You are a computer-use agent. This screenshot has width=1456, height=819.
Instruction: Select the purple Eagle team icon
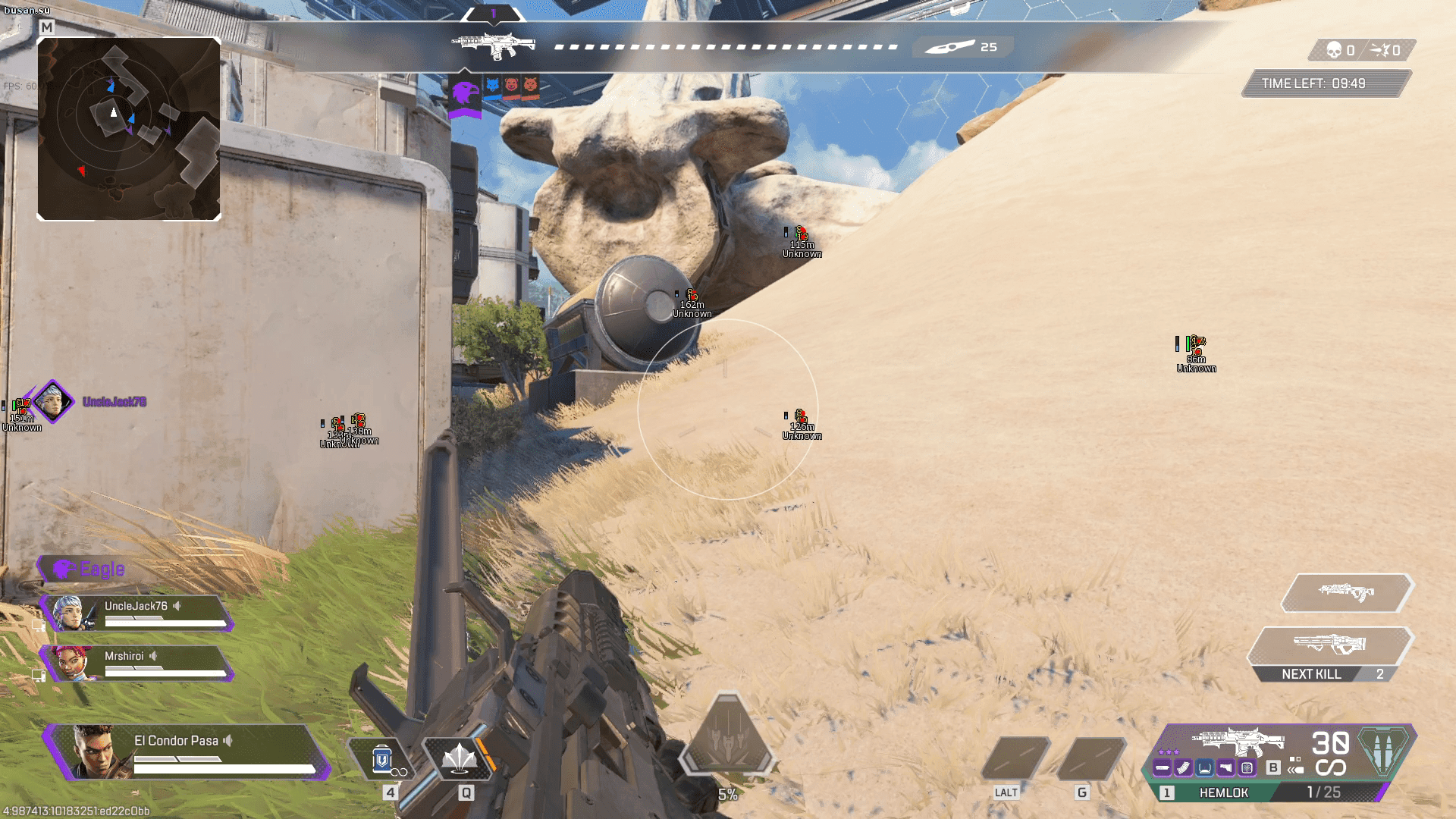[465, 94]
